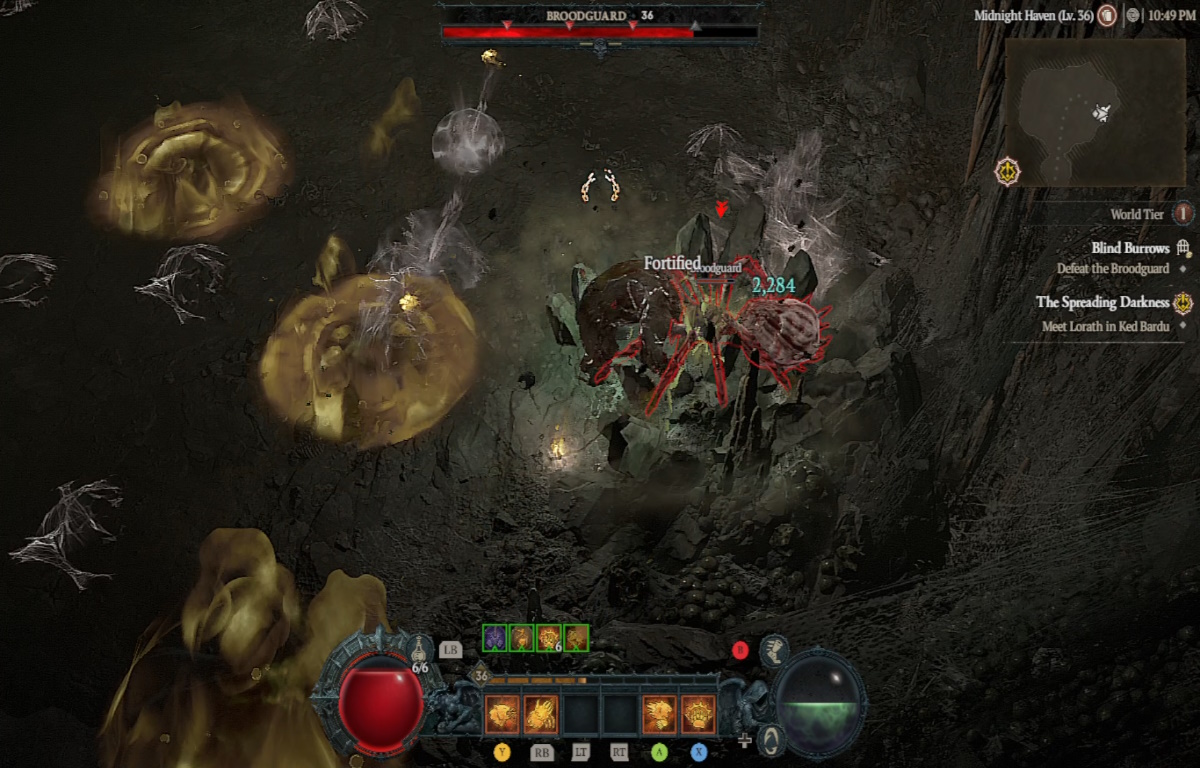1200x768 pixels.
Task: Click the World Tier badge
Action: (x=1183, y=214)
